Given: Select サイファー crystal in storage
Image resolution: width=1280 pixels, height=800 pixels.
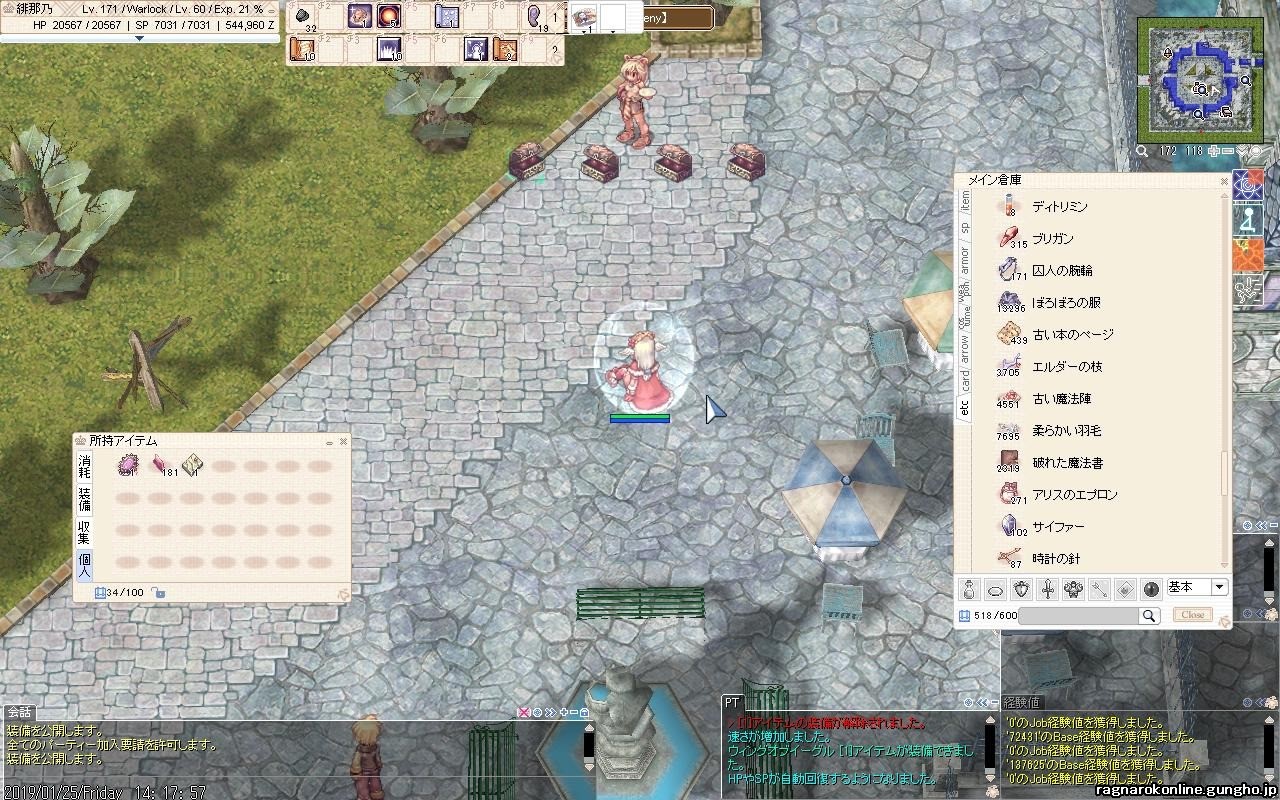Looking at the screenshot, I should tap(1058, 527).
